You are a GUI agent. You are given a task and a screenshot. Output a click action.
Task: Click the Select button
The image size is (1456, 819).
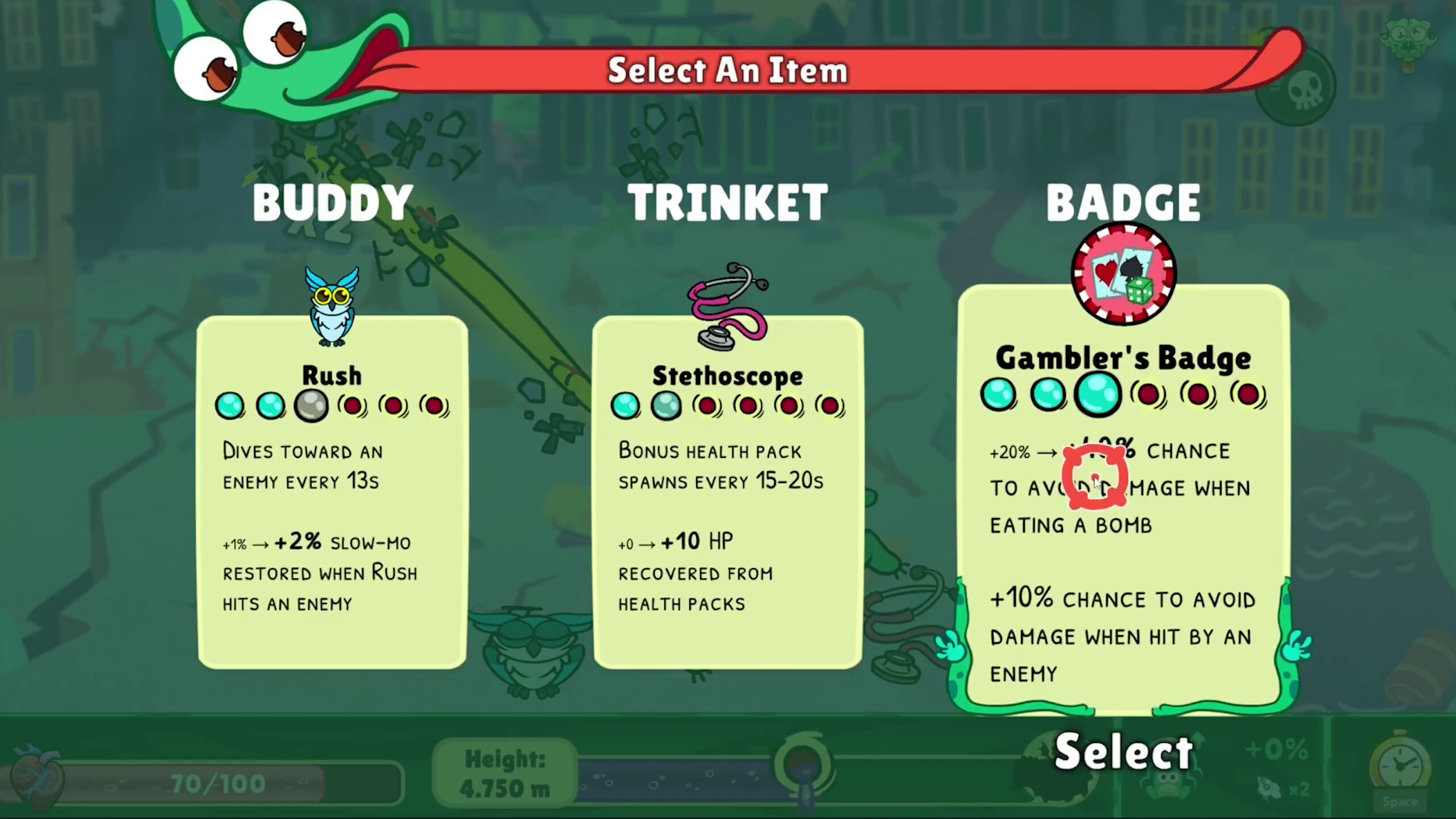pyautogui.click(x=1122, y=751)
